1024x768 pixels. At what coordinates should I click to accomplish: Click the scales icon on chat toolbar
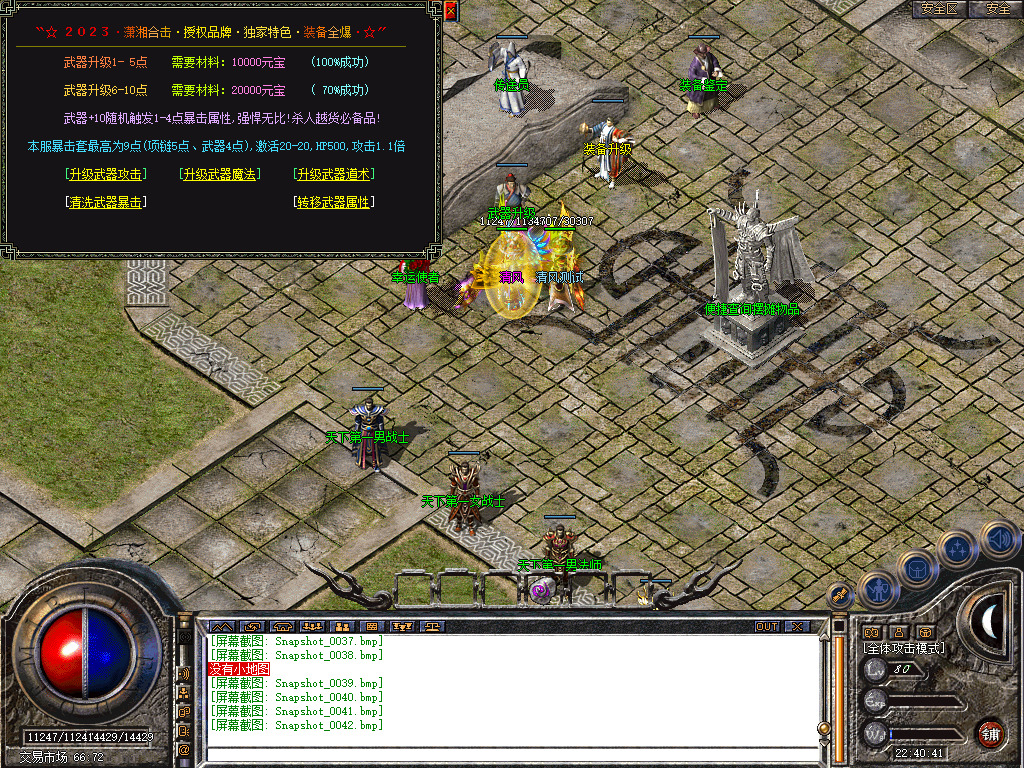pyautogui.click(x=432, y=627)
